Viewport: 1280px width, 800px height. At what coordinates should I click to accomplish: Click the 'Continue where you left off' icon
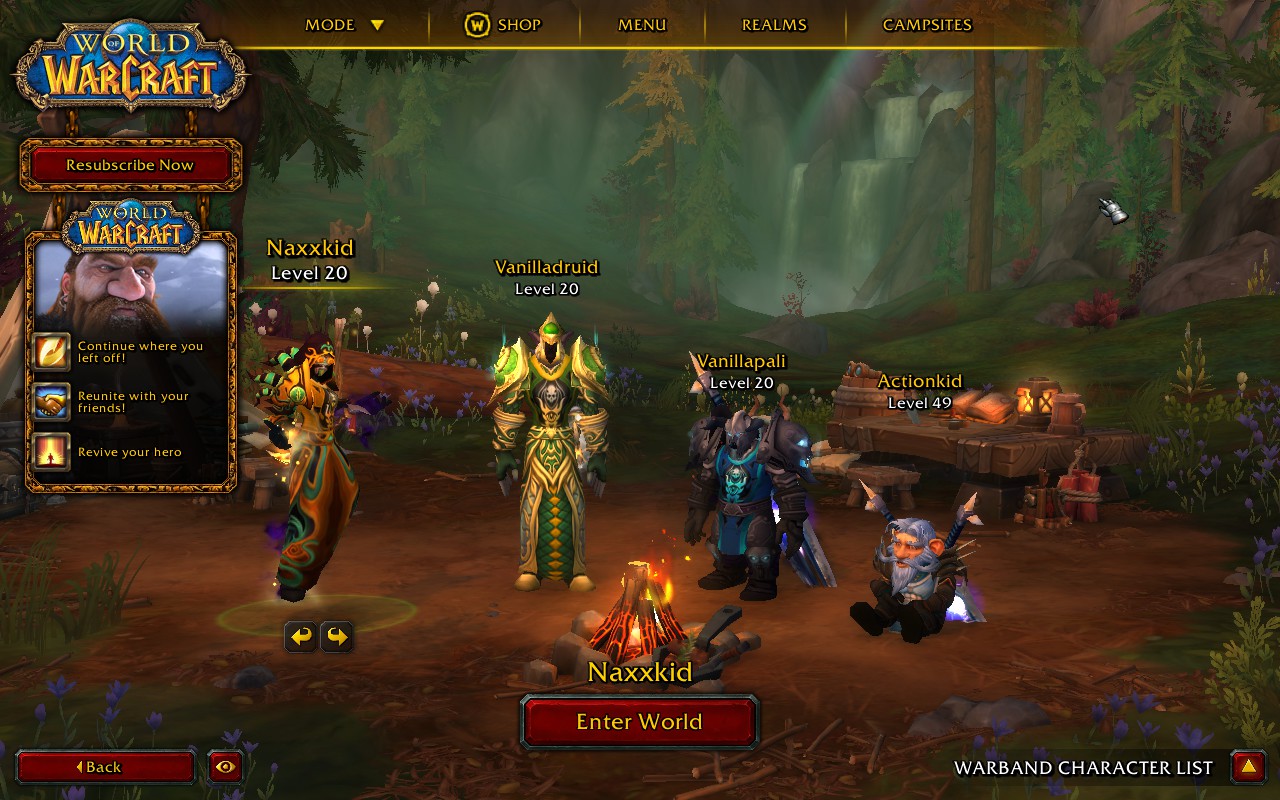(x=51, y=352)
